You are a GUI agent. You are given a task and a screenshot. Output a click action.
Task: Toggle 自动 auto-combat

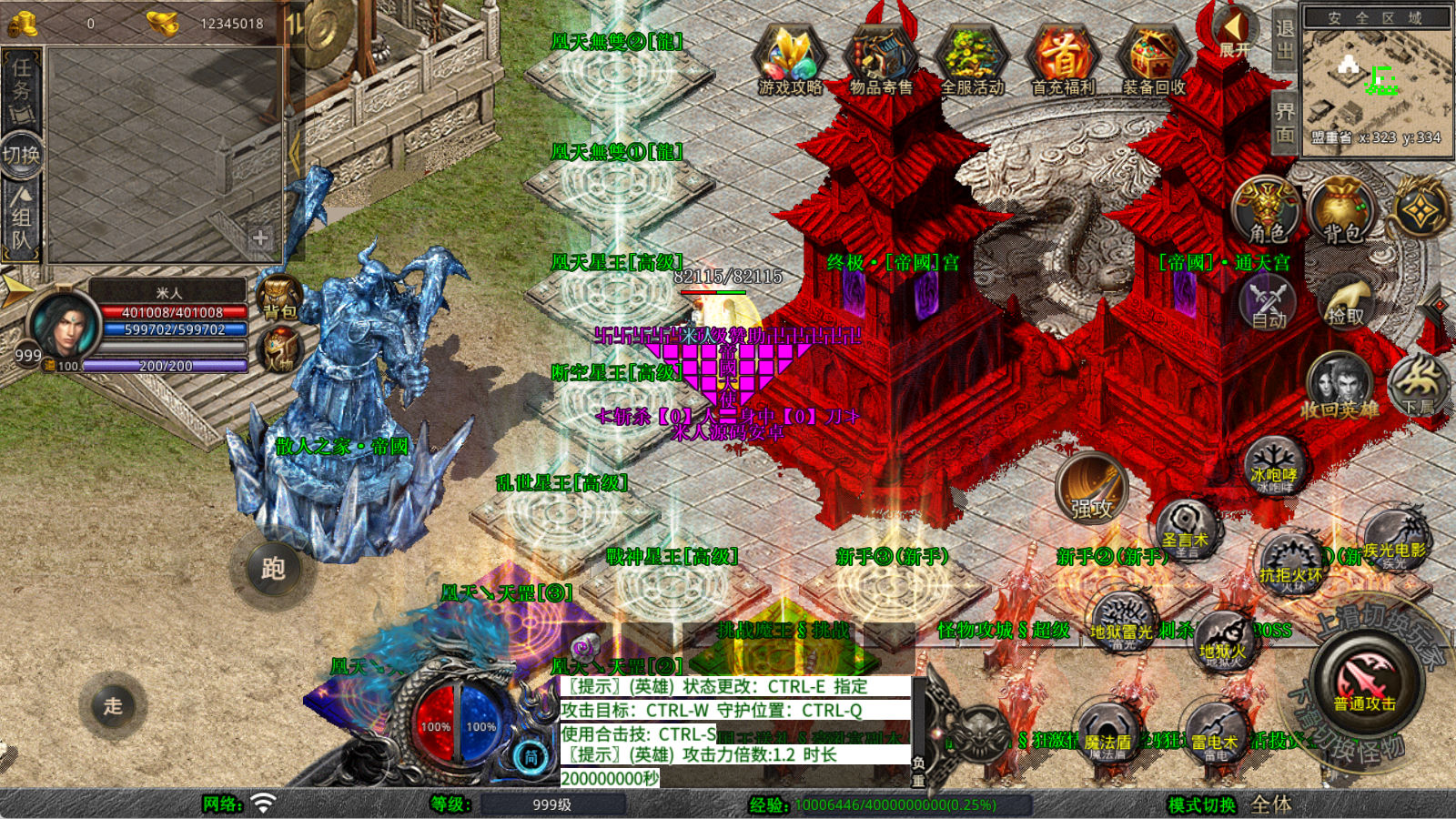(x=1268, y=302)
